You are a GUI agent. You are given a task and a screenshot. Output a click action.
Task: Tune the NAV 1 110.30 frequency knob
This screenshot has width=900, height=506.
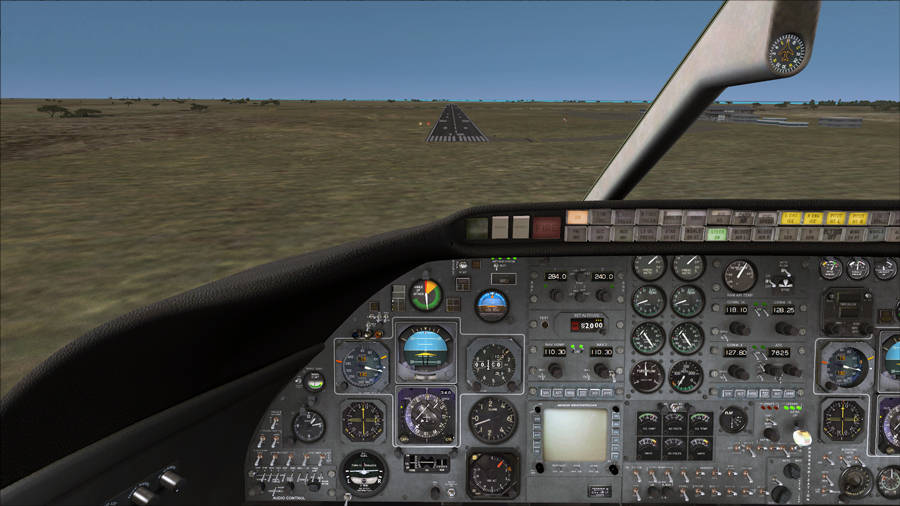tap(556, 370)
